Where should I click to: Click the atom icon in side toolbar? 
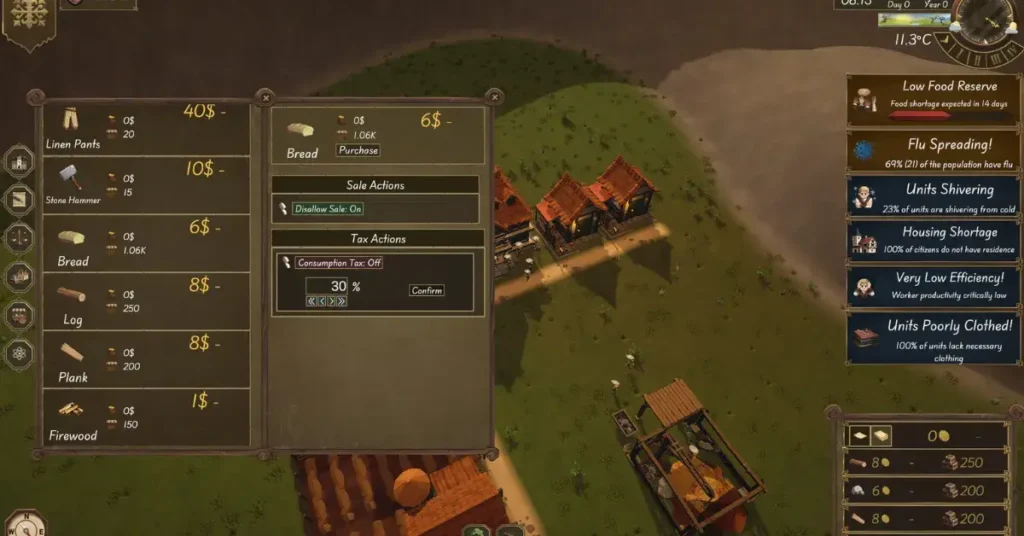pos(20,353)
